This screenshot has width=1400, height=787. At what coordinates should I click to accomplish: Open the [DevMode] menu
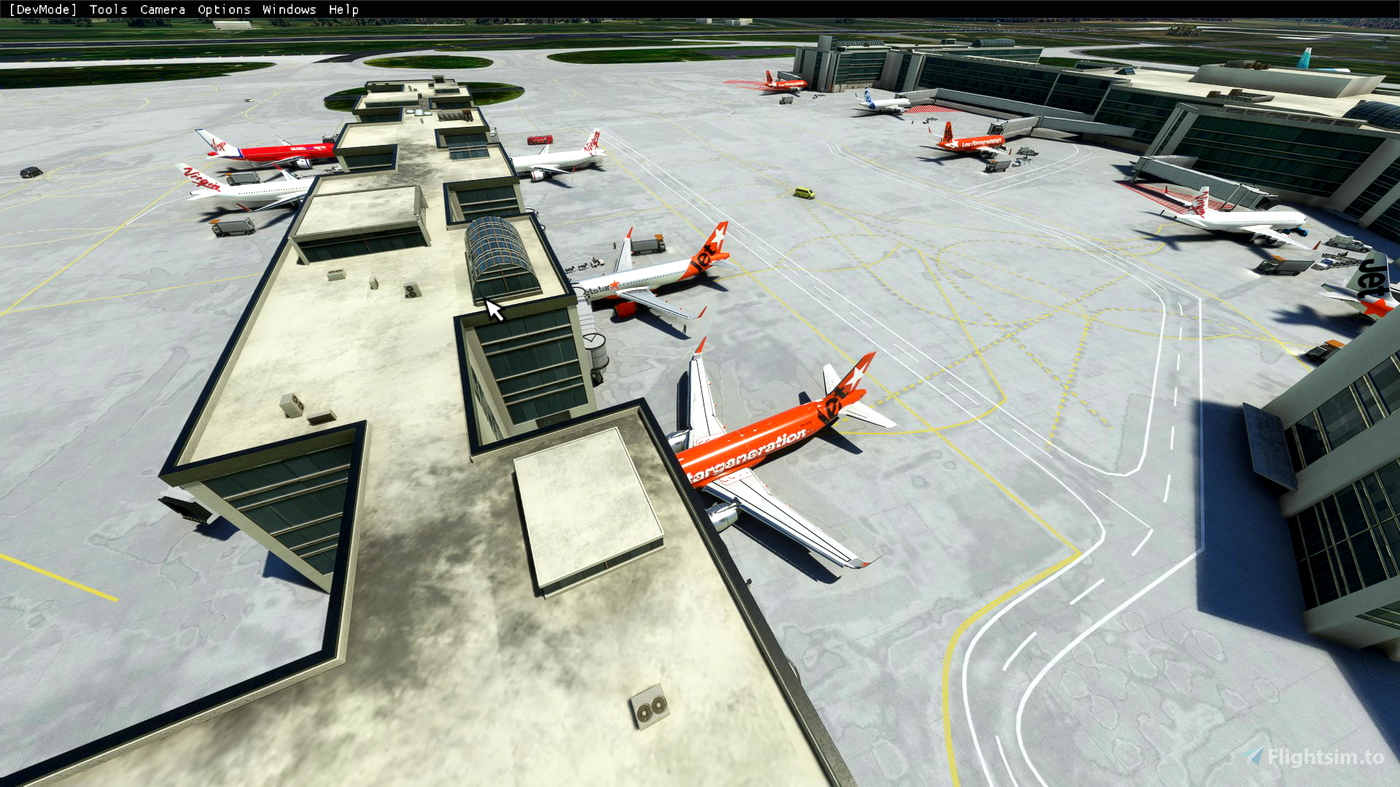point(42,9)
